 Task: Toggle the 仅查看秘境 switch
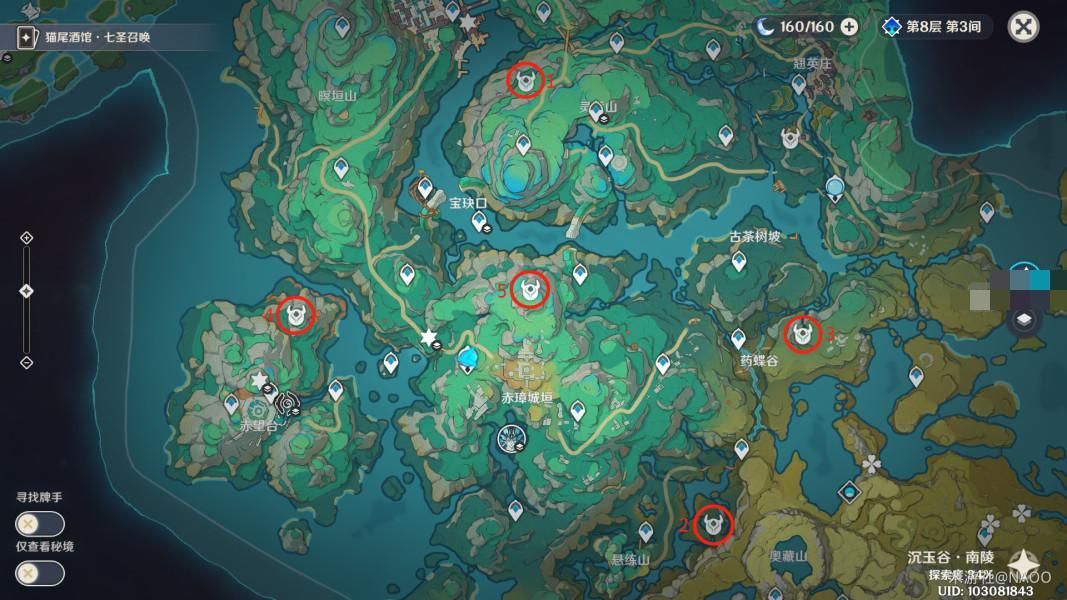(40, 573)
